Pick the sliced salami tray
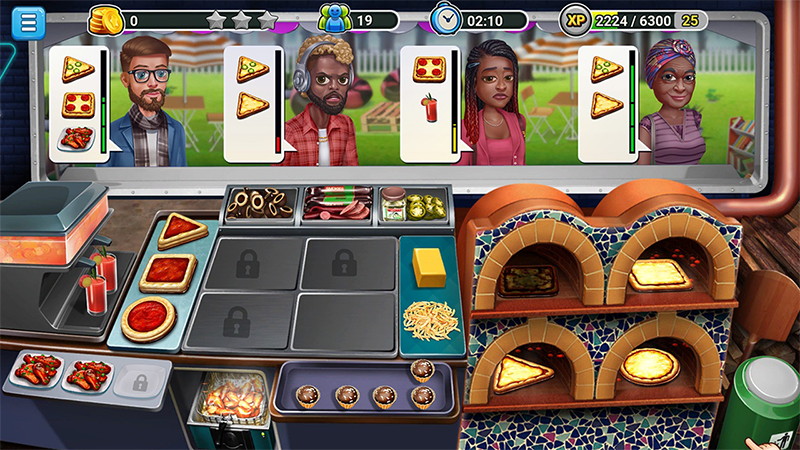Image resolution: width=800 pixels, height=450 pixels. point(337,204)
